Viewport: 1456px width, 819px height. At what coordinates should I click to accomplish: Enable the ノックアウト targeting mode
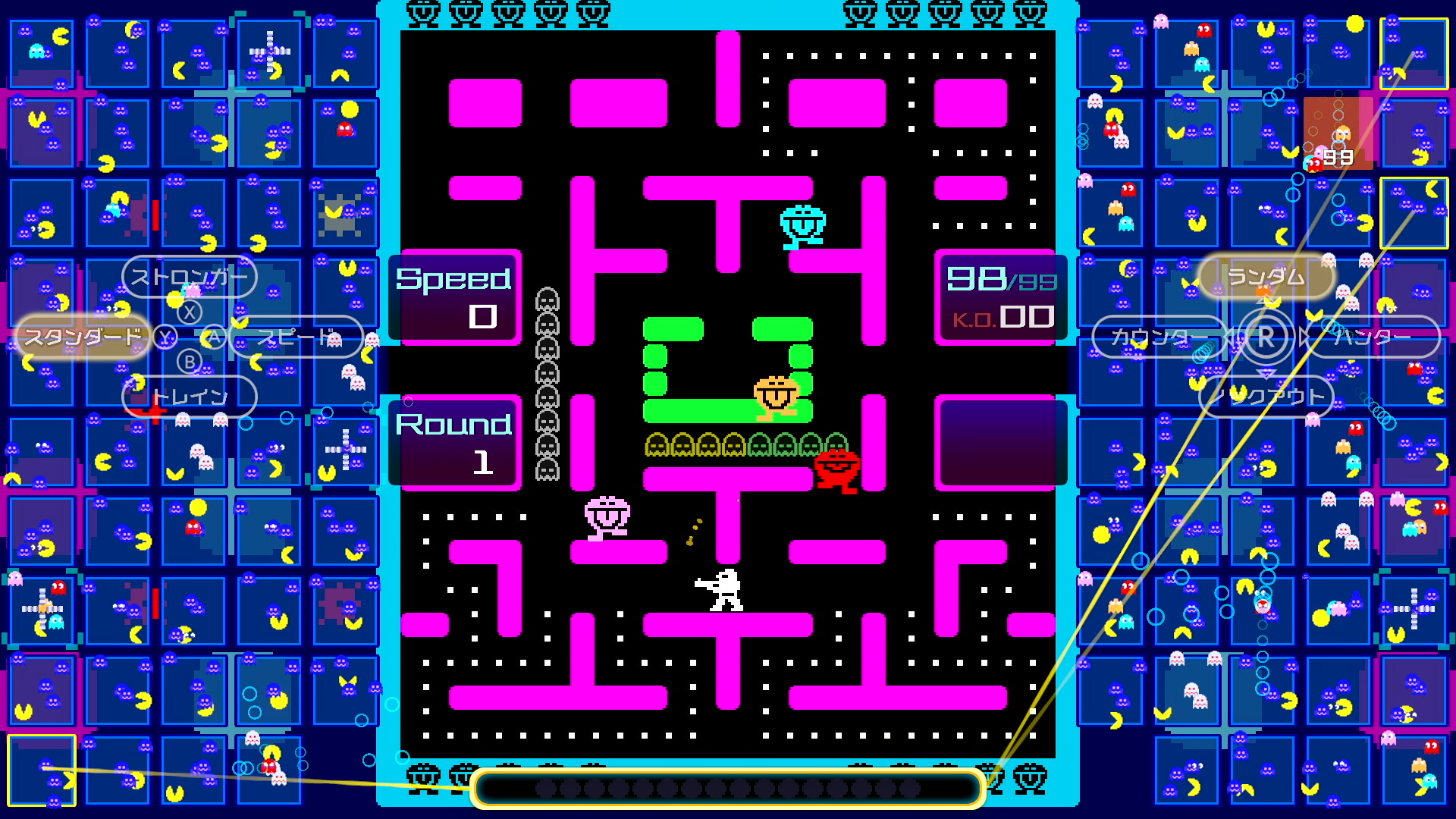point(1264,396)
